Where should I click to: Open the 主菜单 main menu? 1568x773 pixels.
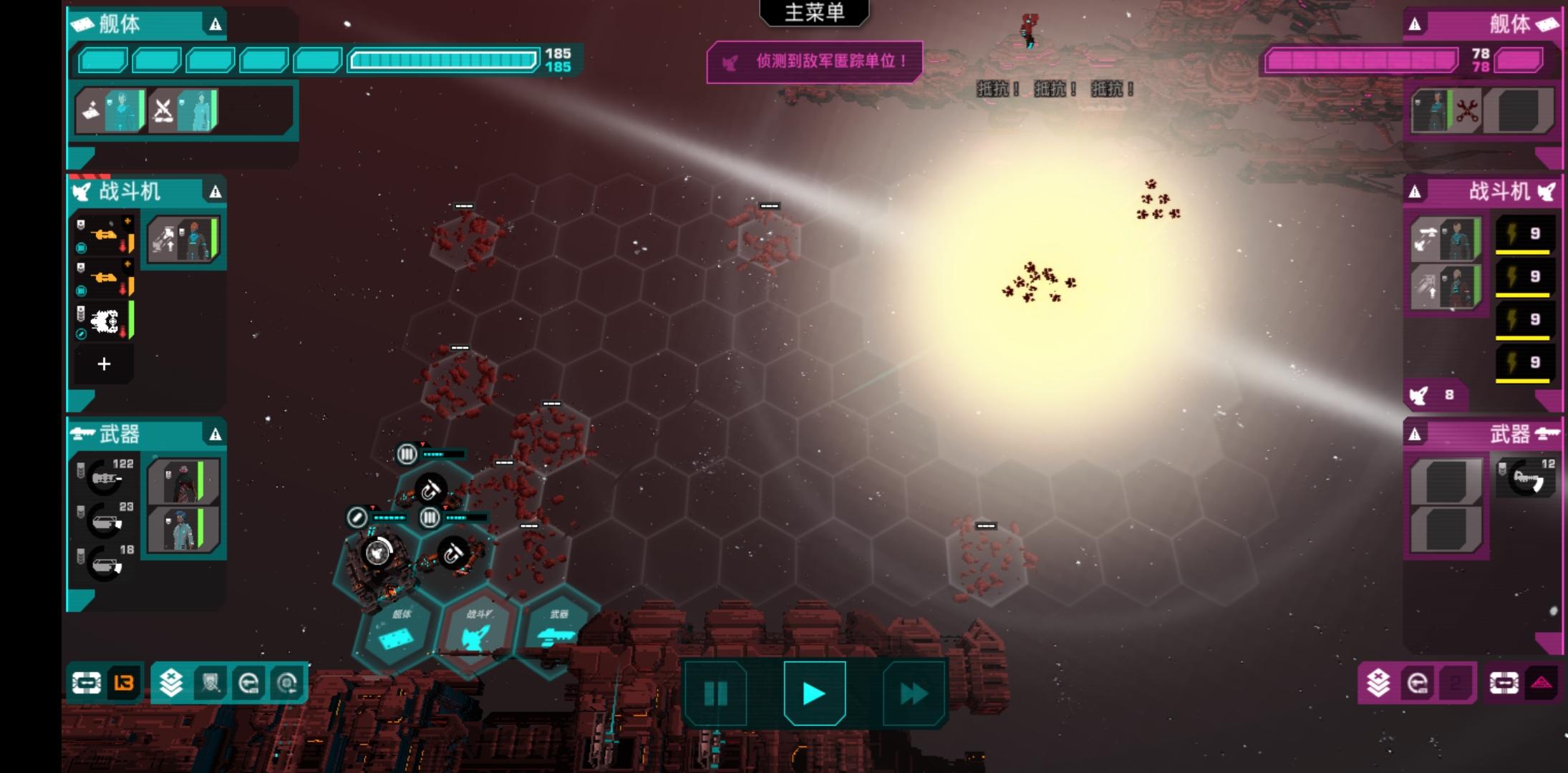pyautogui.click(x=814, y=13)
